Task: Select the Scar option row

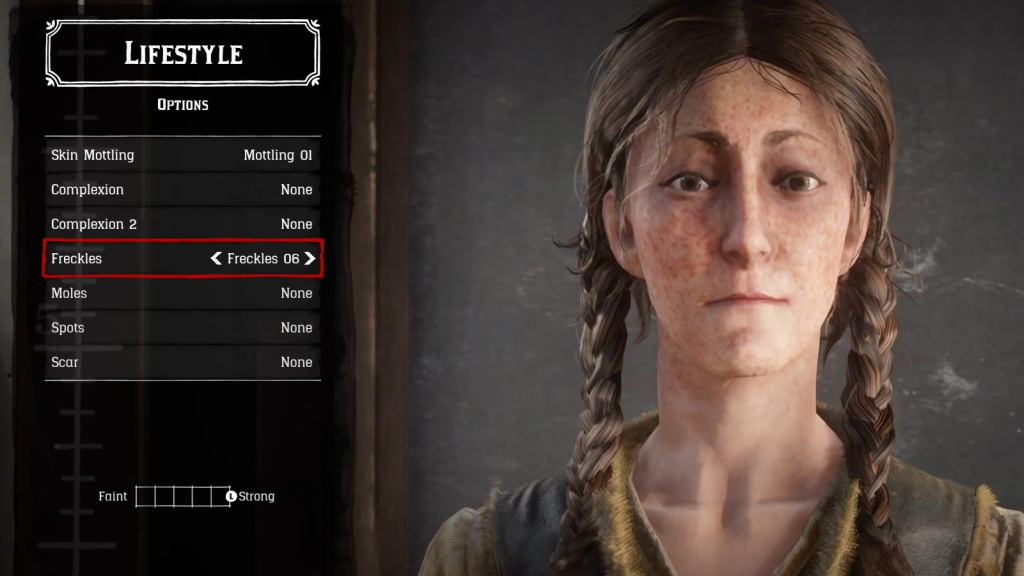Action: coord(182,362)
